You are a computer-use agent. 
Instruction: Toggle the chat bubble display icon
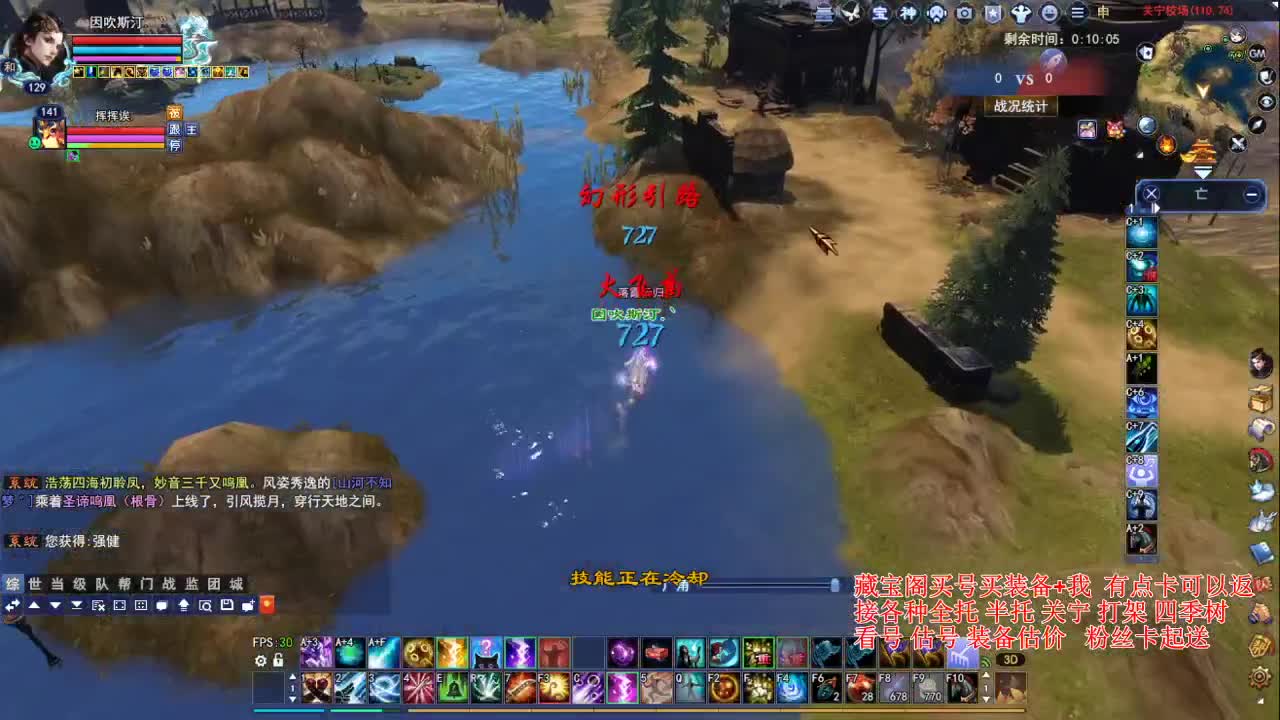click(162, 605)
